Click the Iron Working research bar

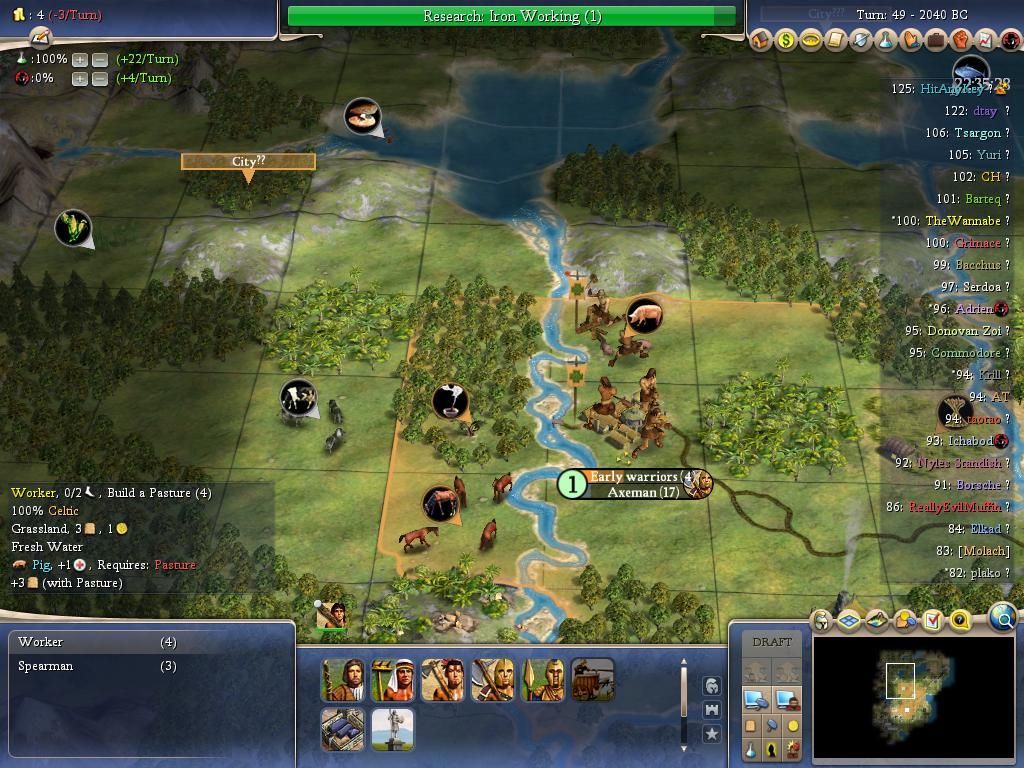click(x=511, y=16)
